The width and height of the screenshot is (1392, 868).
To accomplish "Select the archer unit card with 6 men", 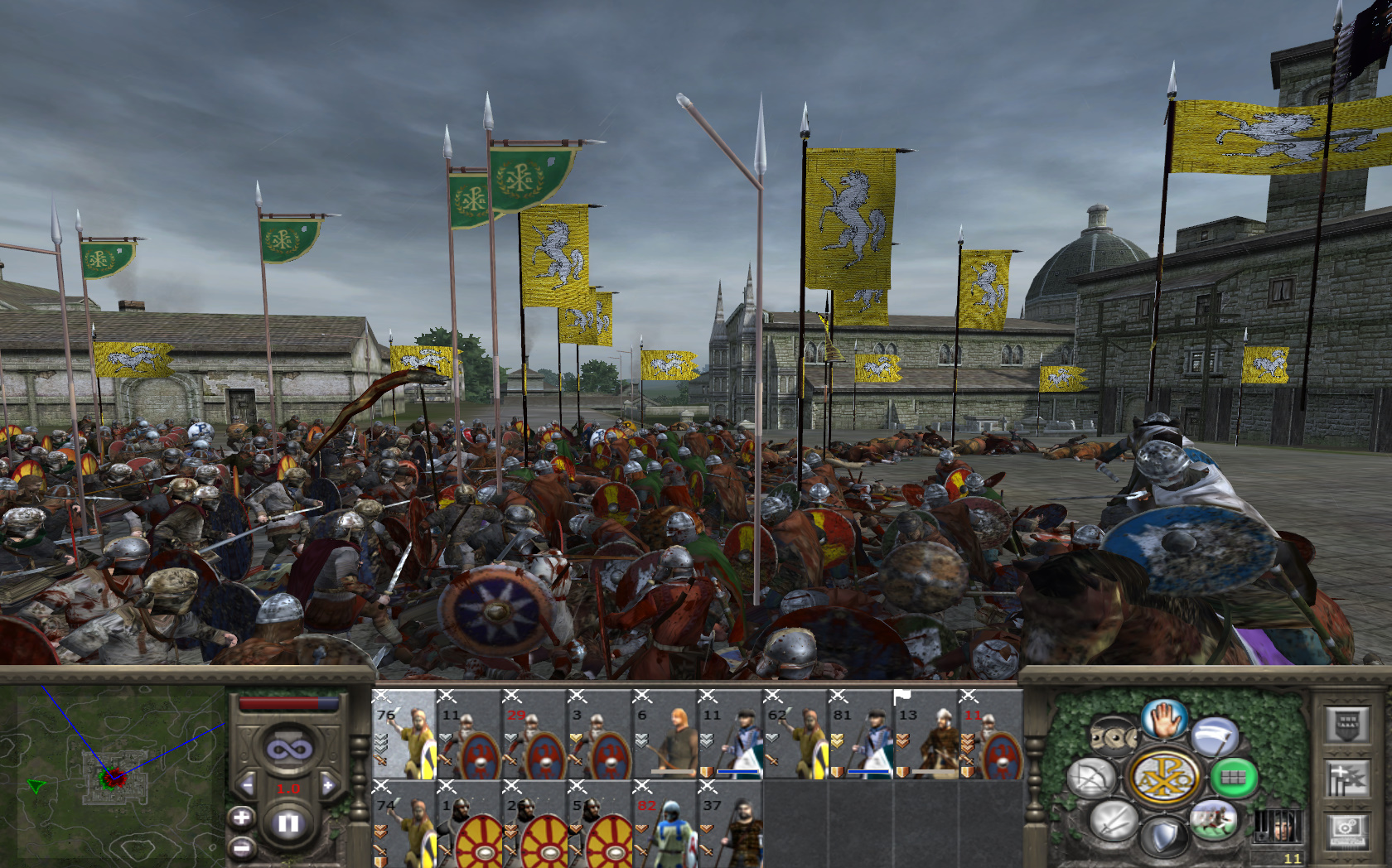I will 664,735.
